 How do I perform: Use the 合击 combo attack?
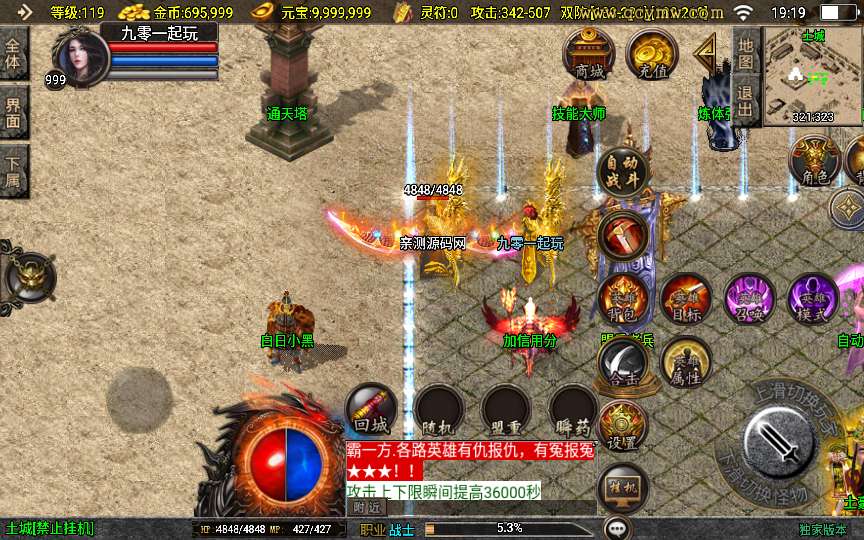click(623, 362)
